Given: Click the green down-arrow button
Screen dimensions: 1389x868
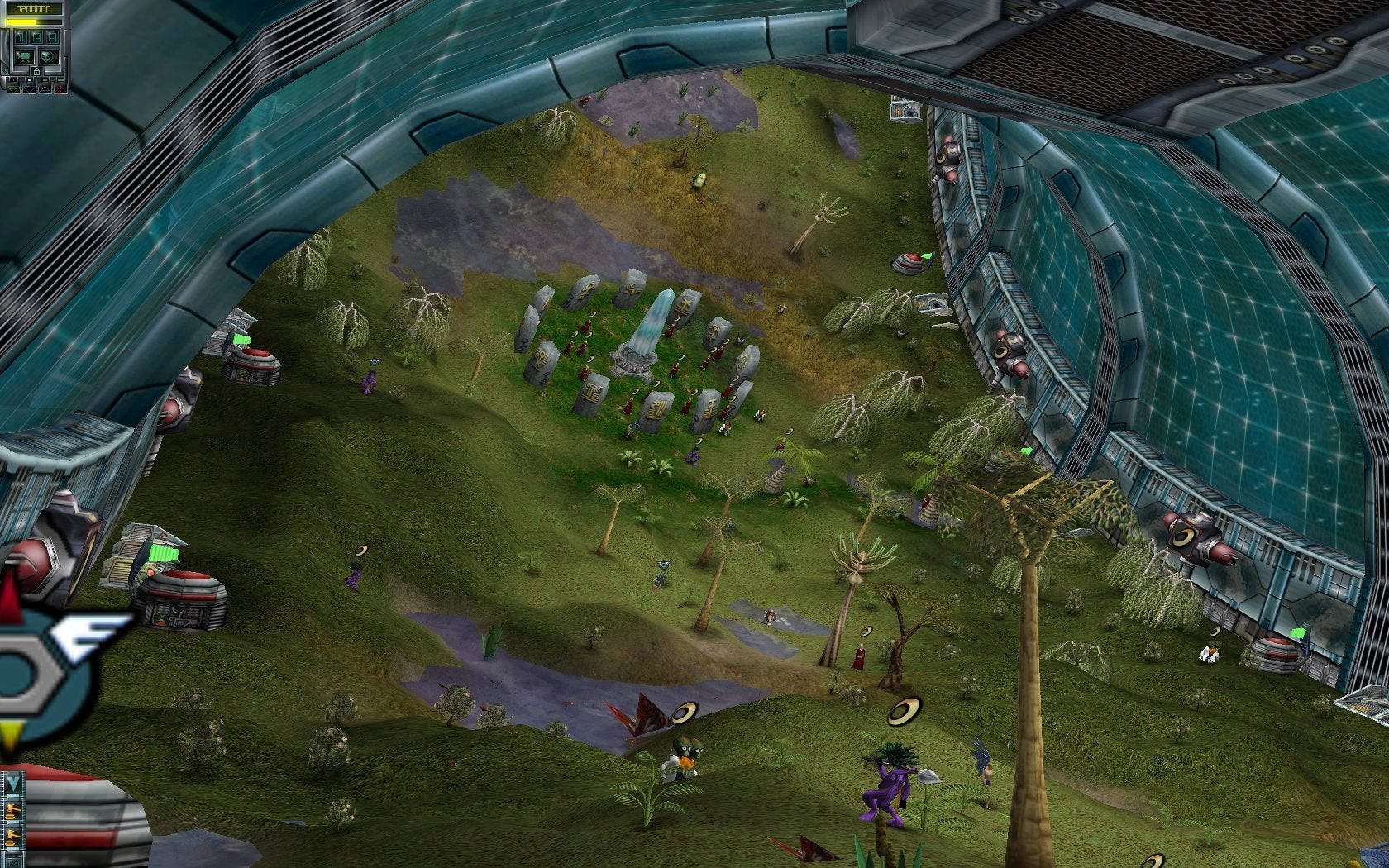Looking at the screenshot, I should click(14, 89).
